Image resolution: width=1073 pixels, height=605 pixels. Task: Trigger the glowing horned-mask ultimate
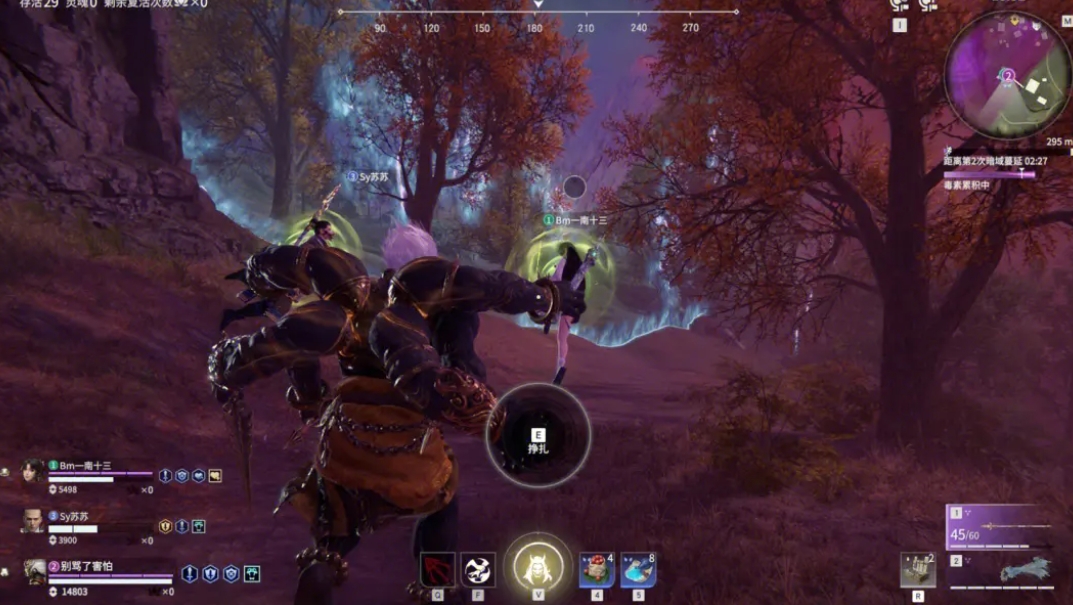pyautogui.click(x=538, y=567)
